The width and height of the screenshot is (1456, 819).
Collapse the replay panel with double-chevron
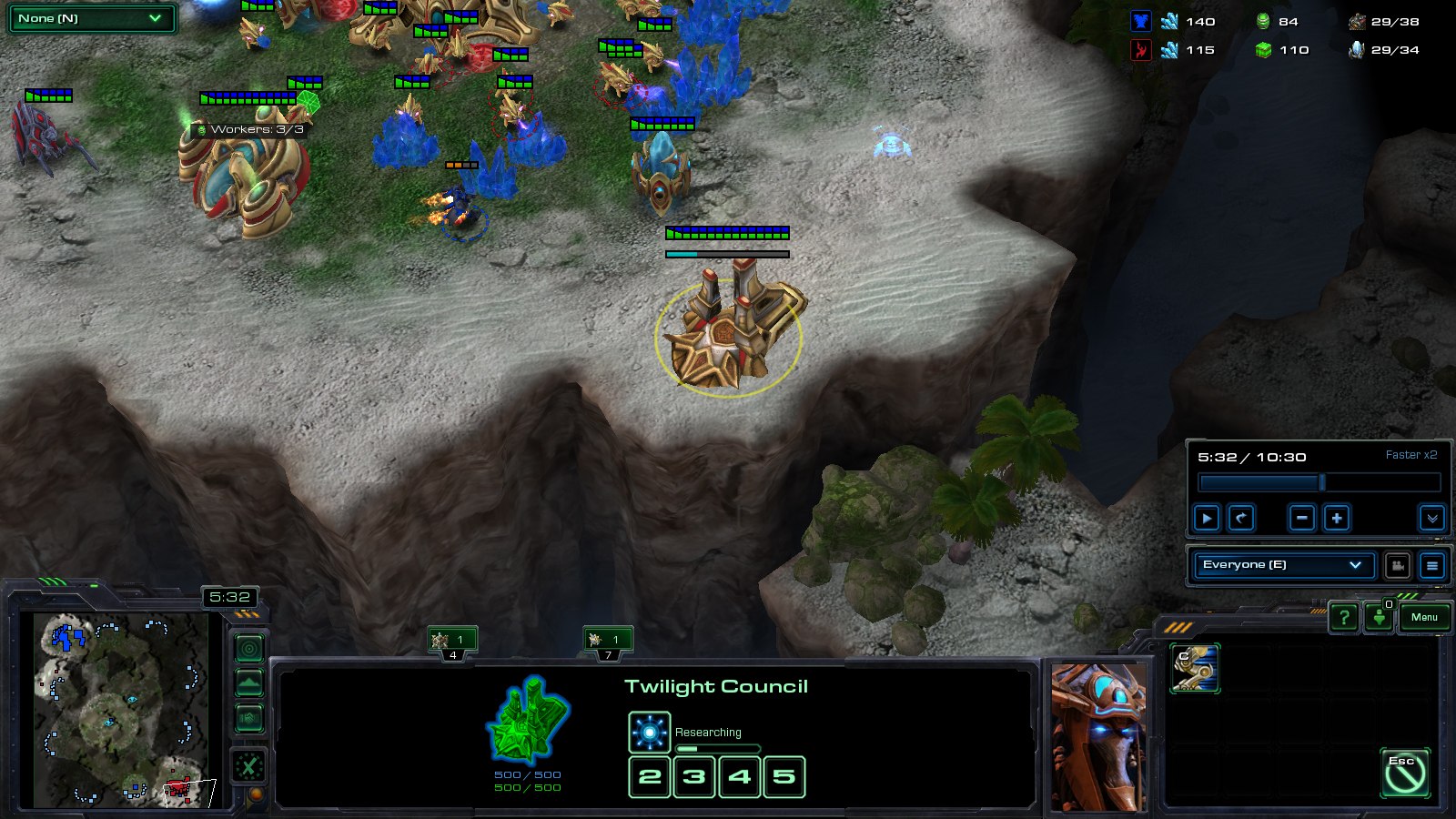coord(1431,519)
